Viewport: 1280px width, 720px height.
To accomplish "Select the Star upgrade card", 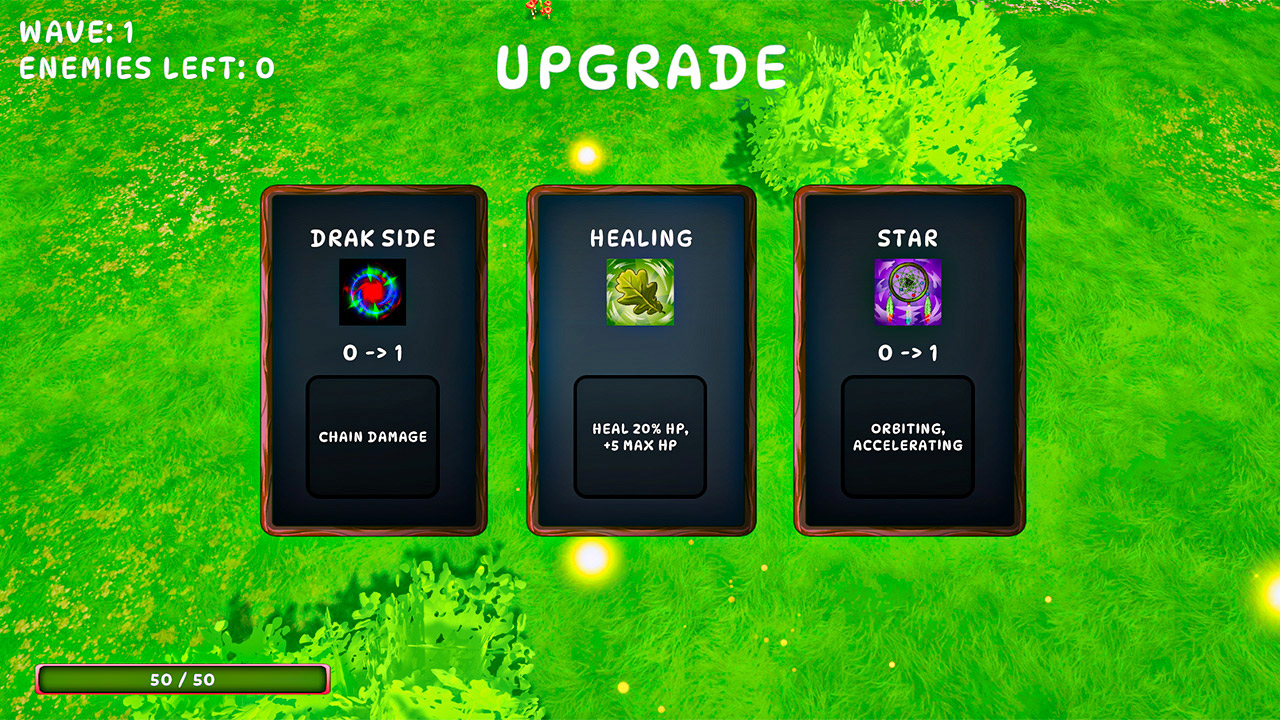I will pyautogui.click(x=908, y=360).
